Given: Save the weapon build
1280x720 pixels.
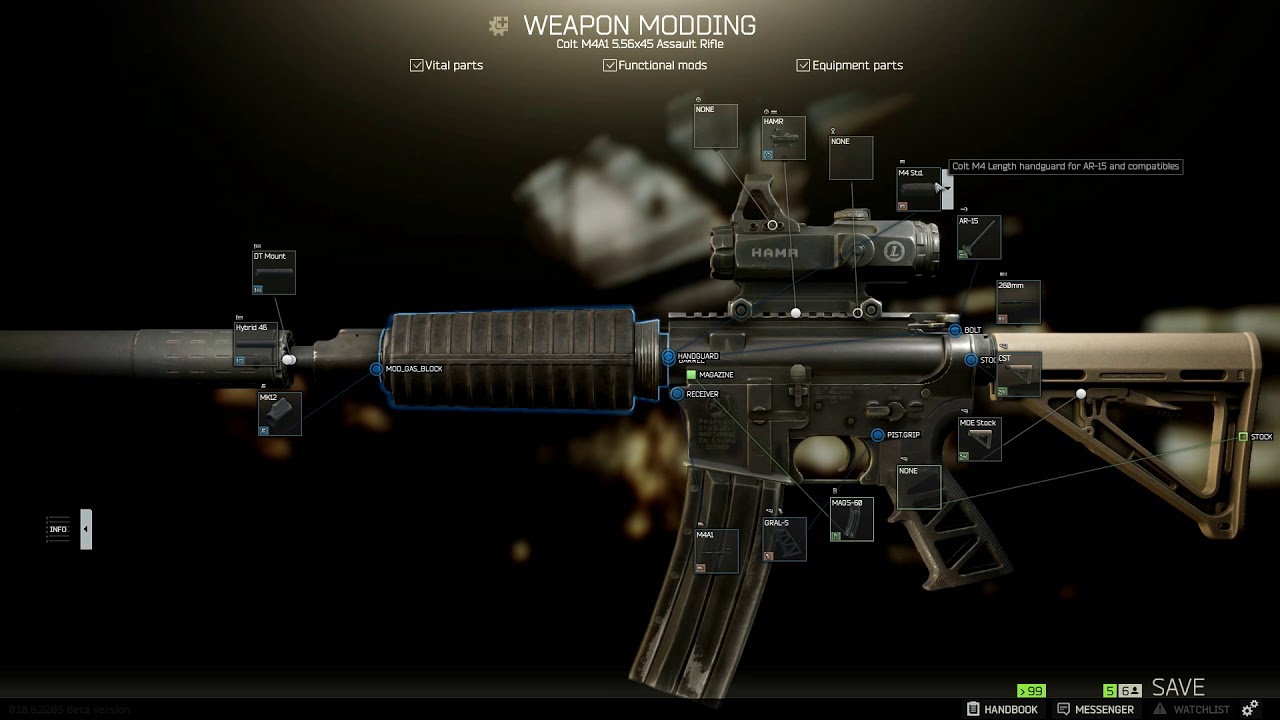Looking at the screenshot, I should click(x=1178, y=687).
